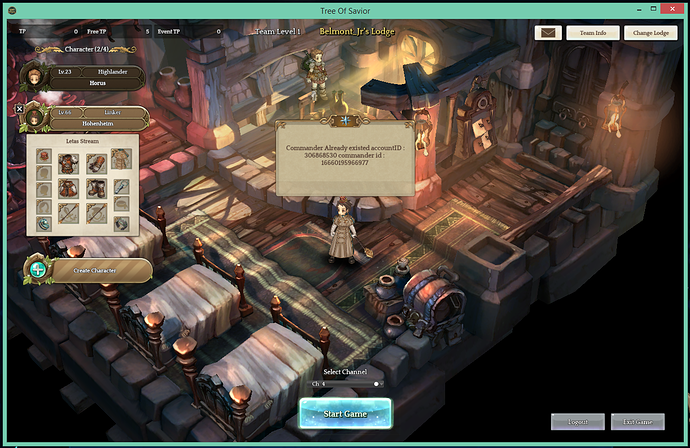Click the Change Lodge button
Viewport: 690px width, 448px height.
click(650, 33)
